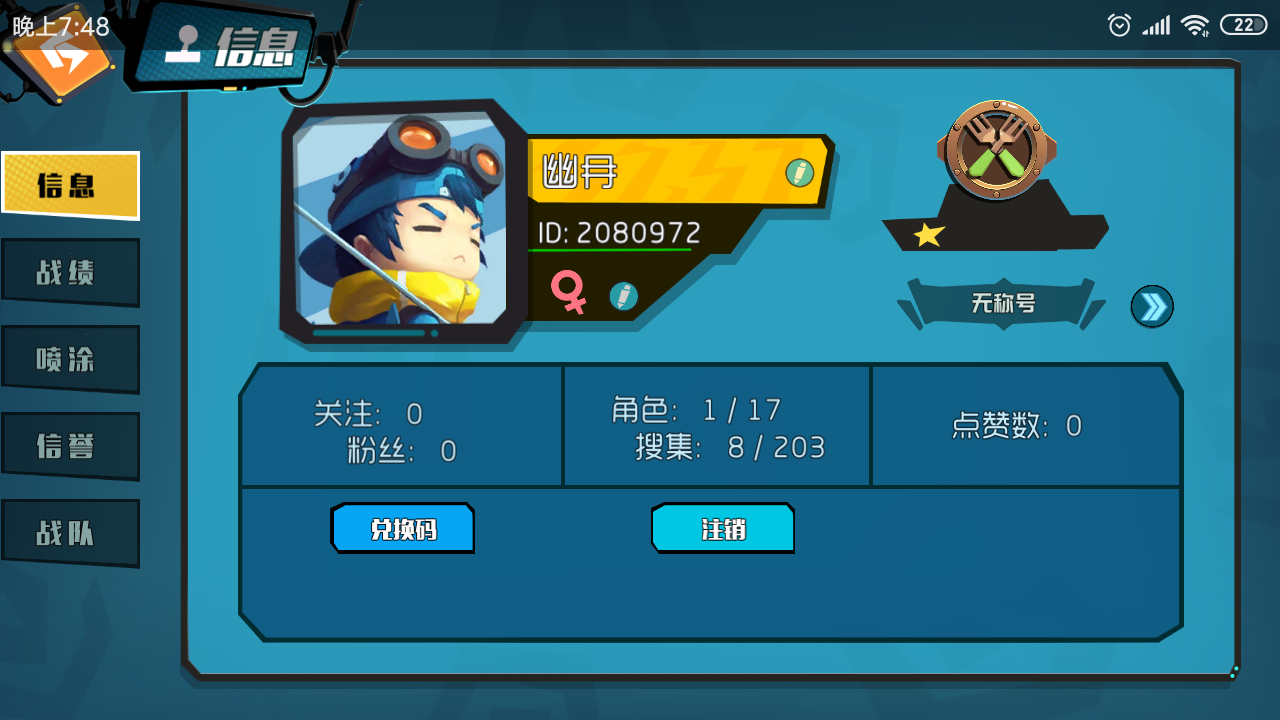The image size is (1280, 720).
Task: Open the rank badge emblem with the star
Action: pyautogui.click(x=995, y=150)
